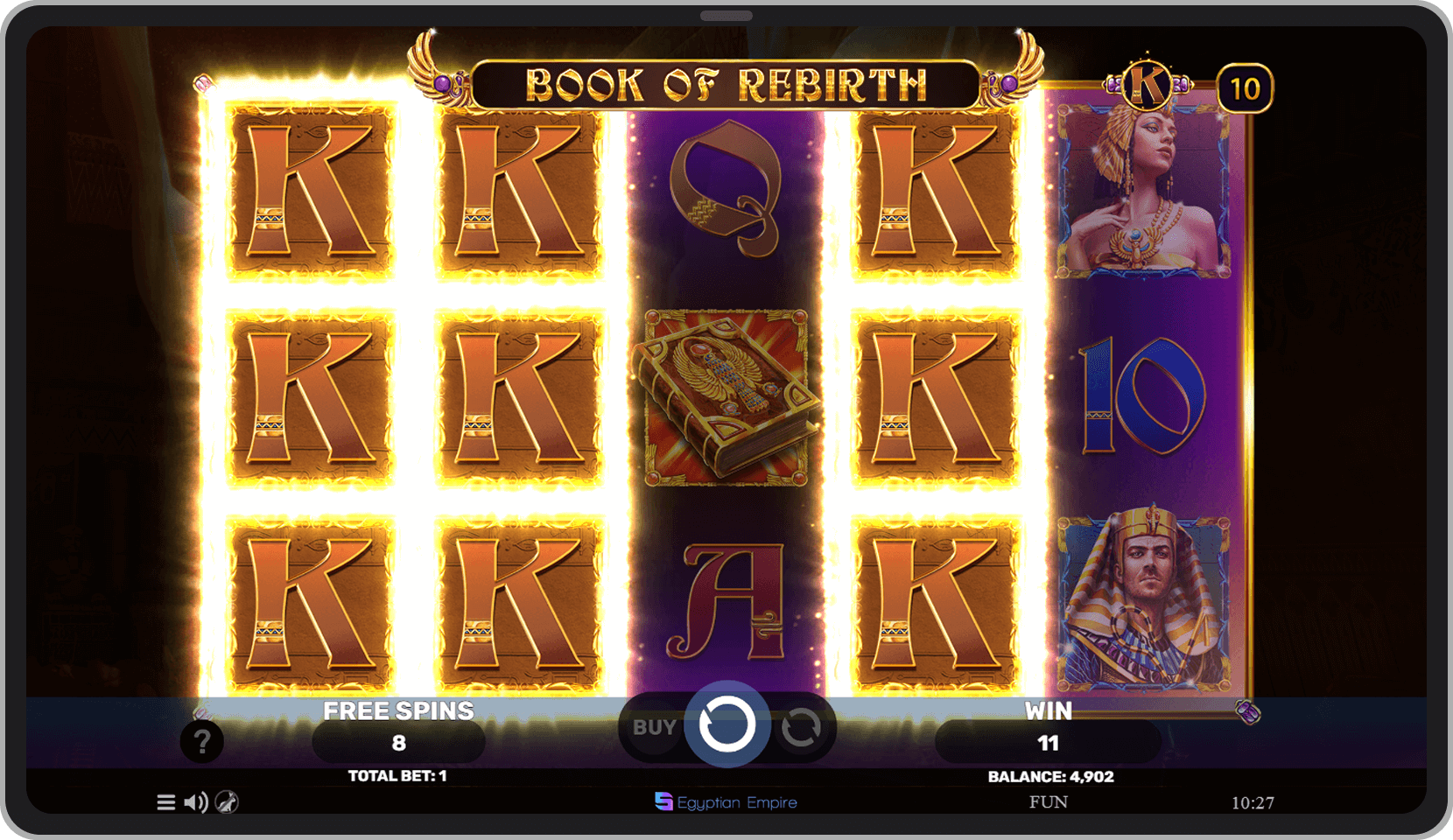The width and height of the screenshot is (1453, 840).
Task: Click the Egyptian Empire logo link
Action: [726, 801]
